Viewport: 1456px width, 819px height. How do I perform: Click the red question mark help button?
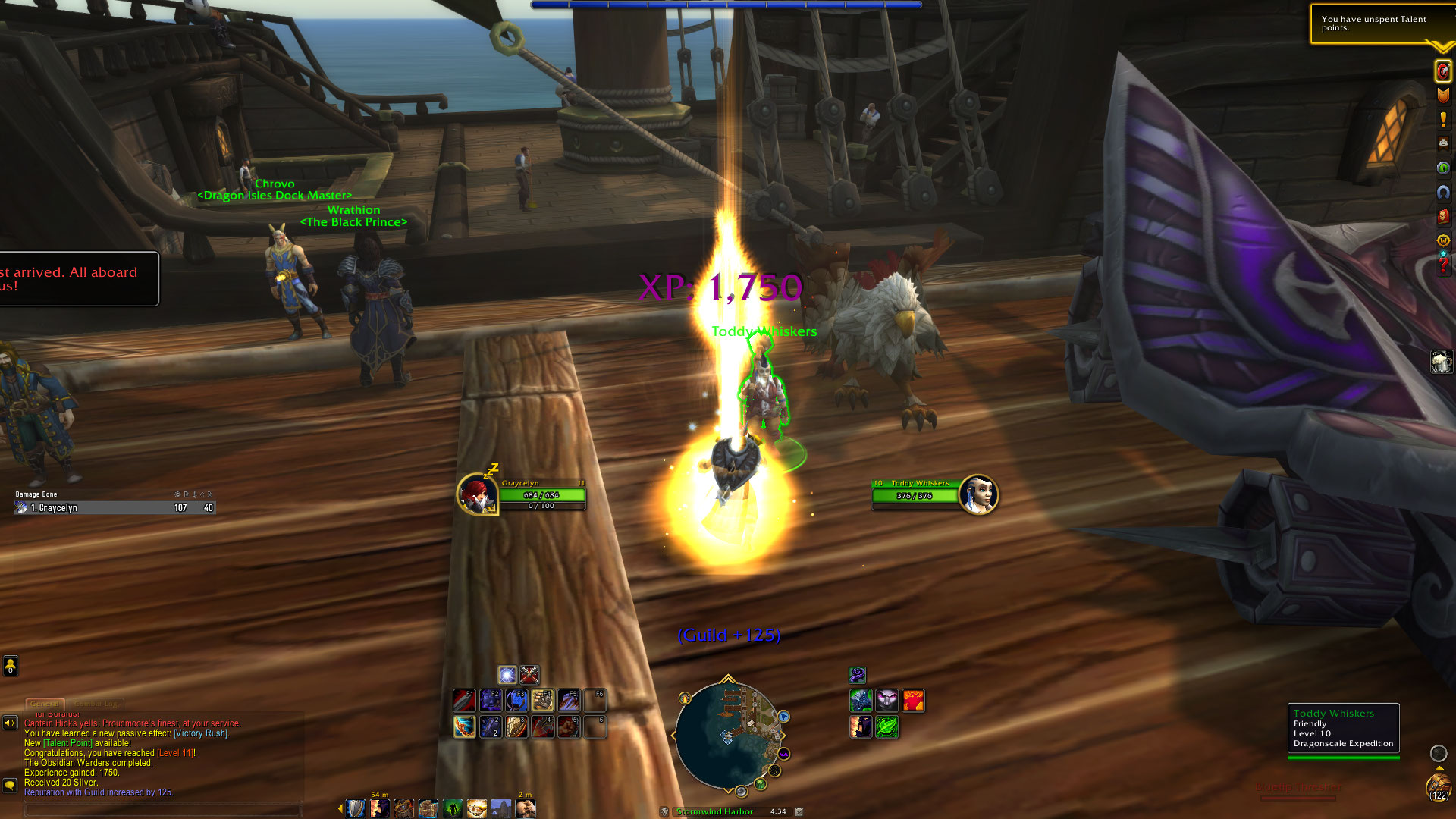pos(1442,265)
